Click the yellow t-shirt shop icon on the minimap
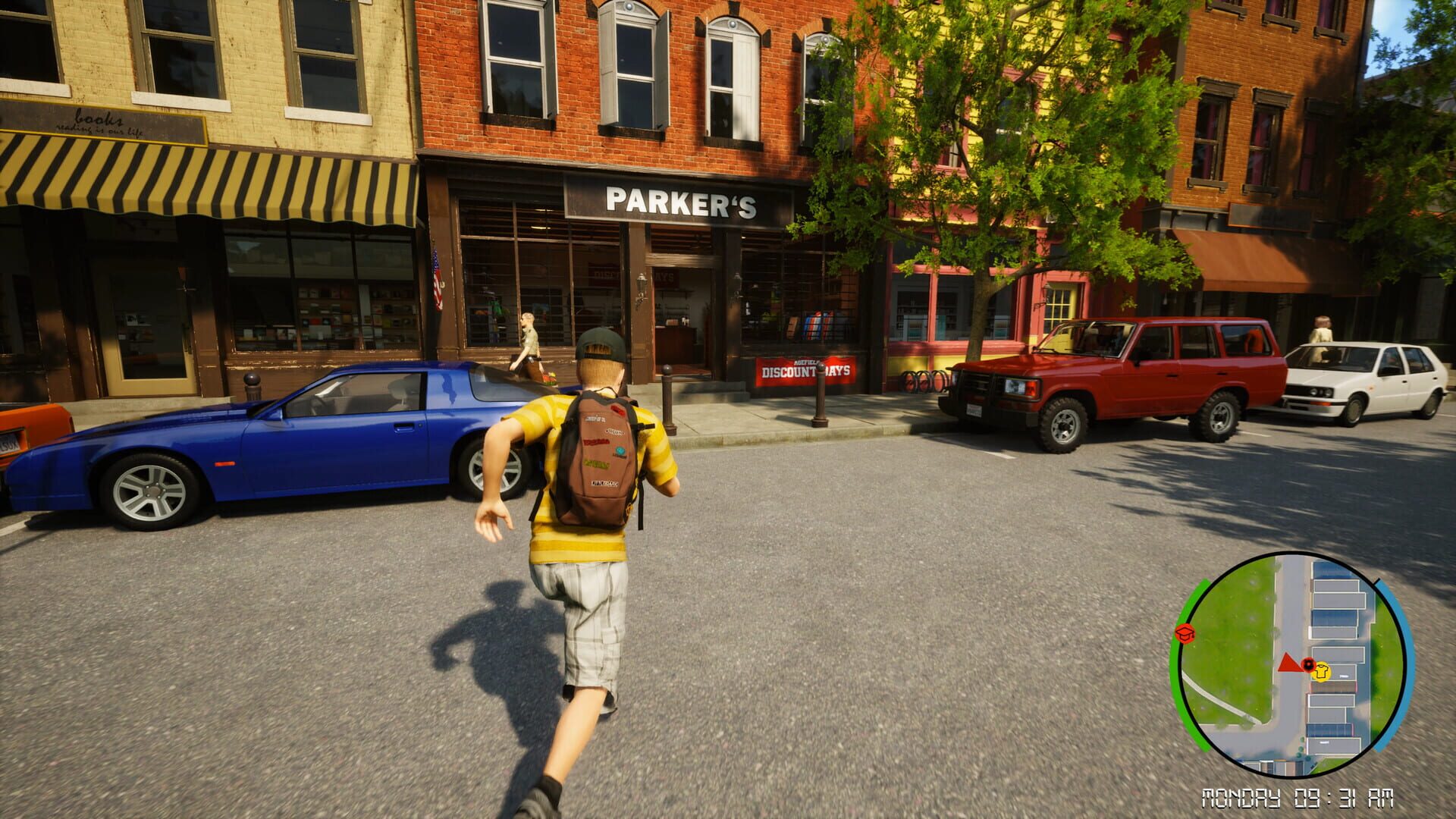 1321,673
